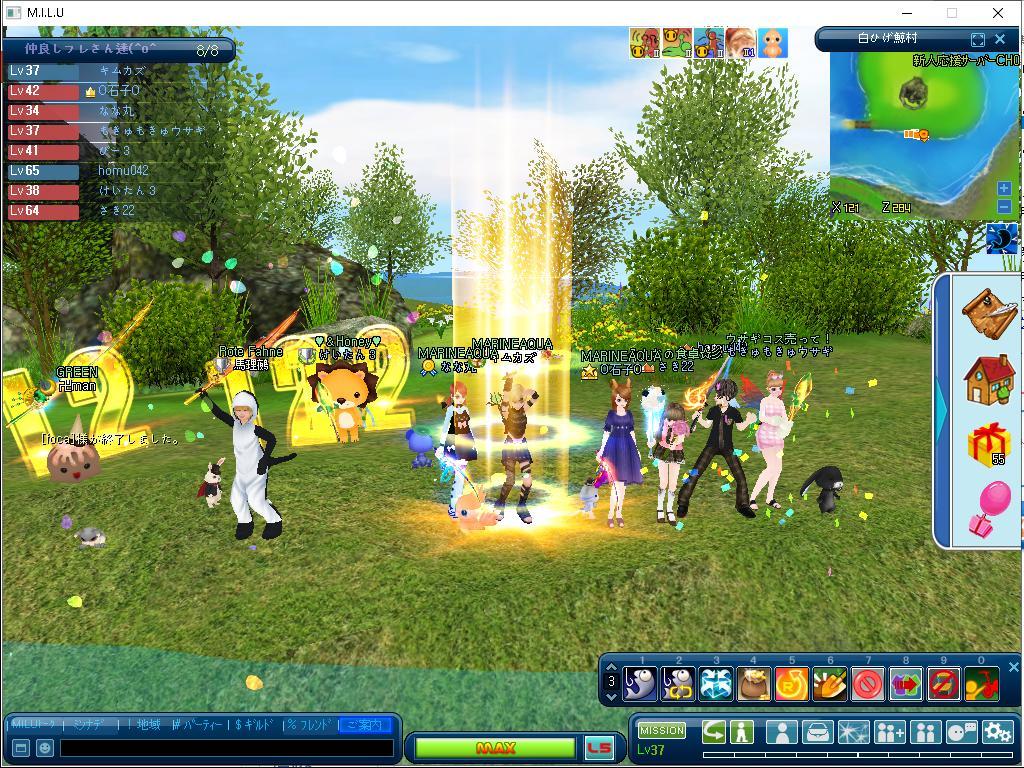Activate the shovel dig skill in slot 6
The height and width of the screenshot is (768, 1024).
click(x=830, y=684)
